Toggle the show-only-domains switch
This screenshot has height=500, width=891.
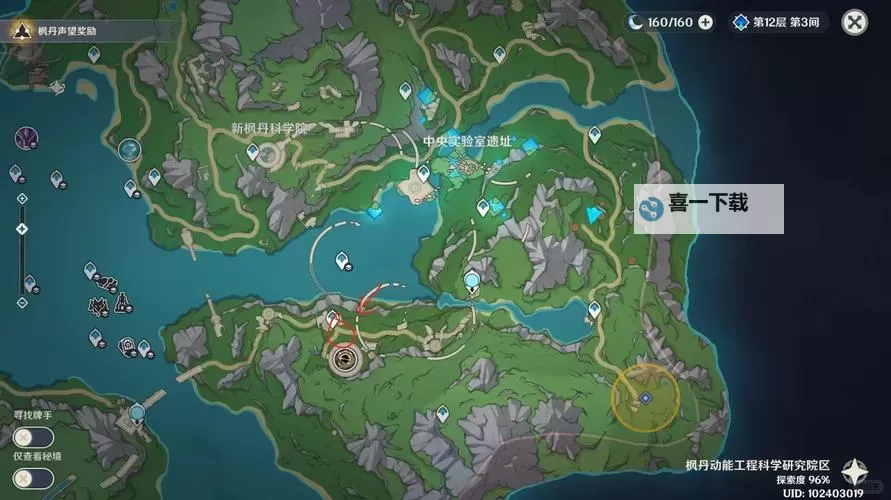33,478
